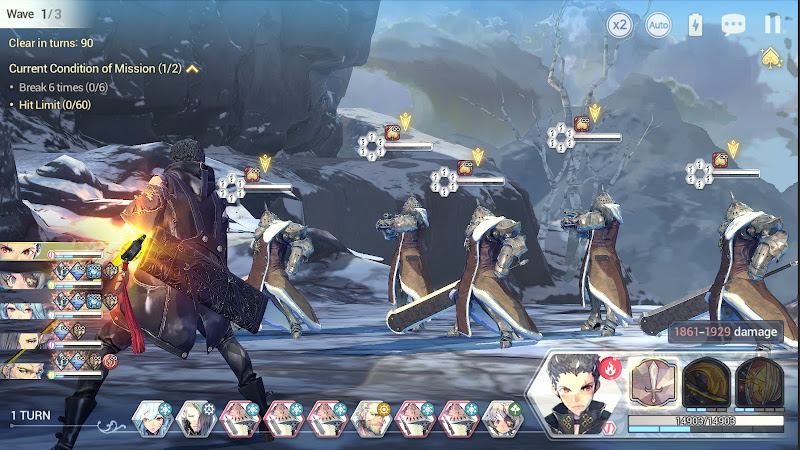Viewport: 800px width, 450px height.
Task: Select the blond bearded hero turn icon
Action: pyautogui.click(x=370, y=418)
